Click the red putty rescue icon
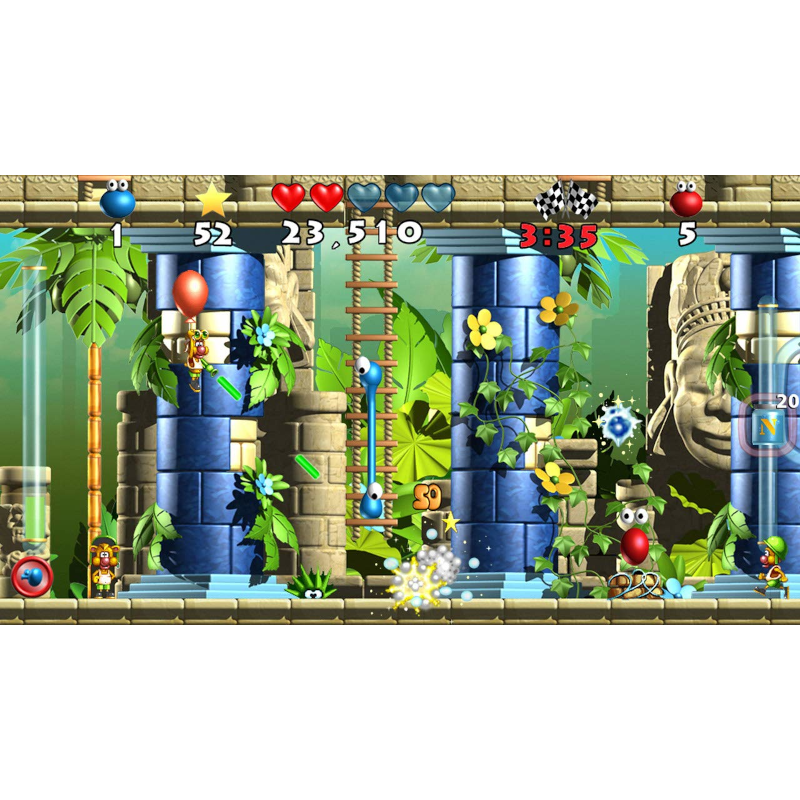 (686, 200)
